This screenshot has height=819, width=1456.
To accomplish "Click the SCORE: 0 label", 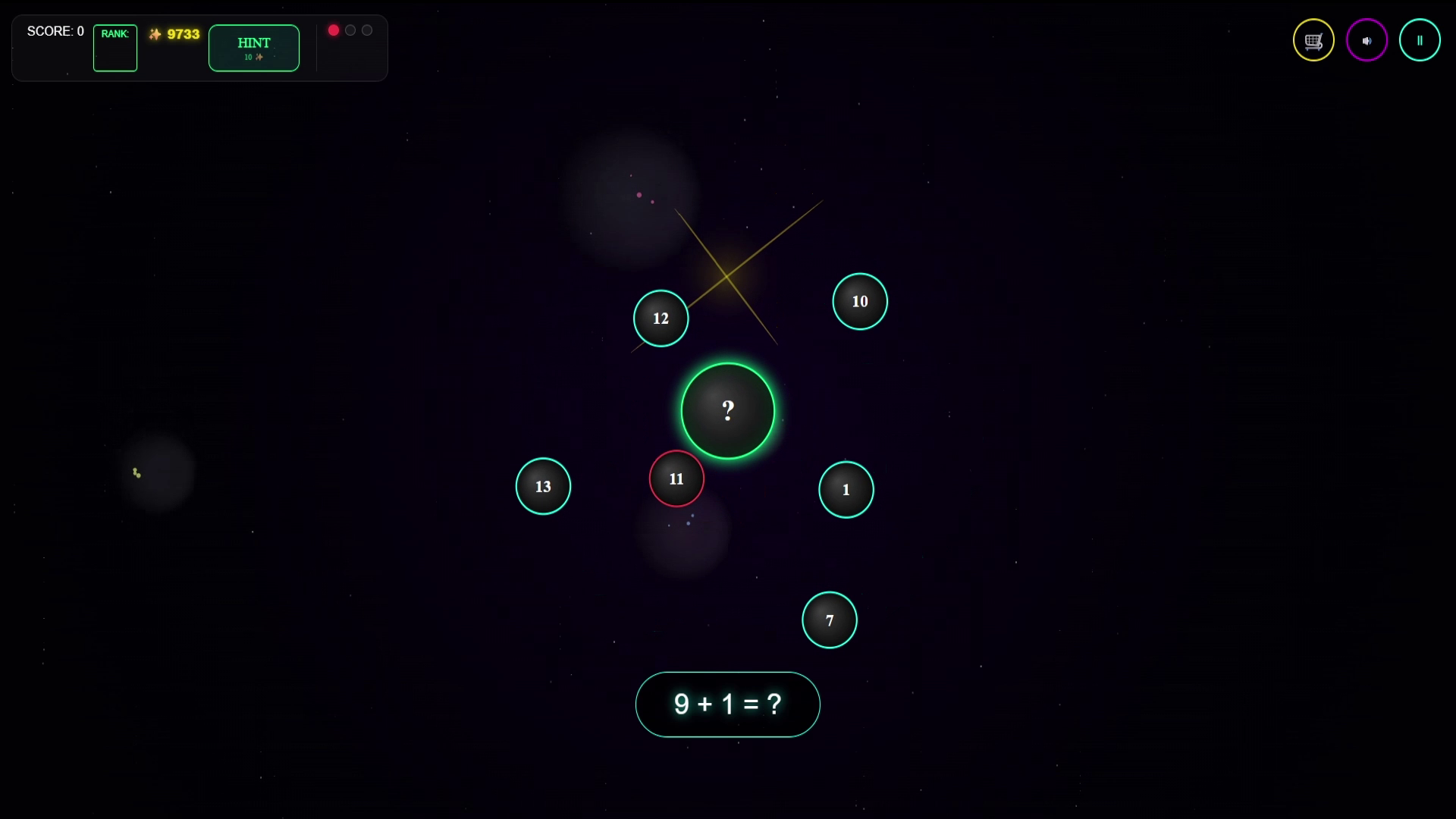I will 55,31.
